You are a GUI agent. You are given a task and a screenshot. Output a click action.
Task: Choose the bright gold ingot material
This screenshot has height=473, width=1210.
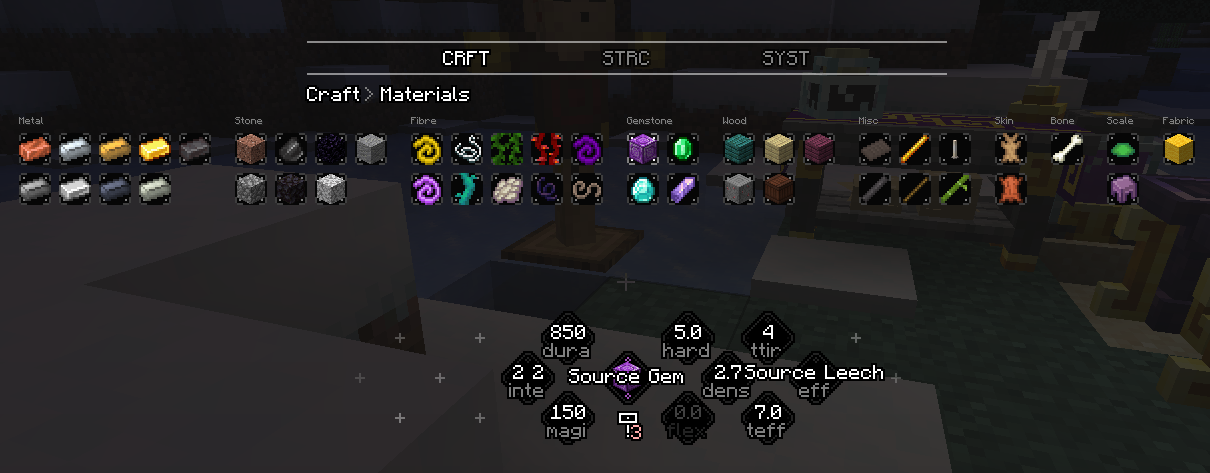[x=155, y=150]
